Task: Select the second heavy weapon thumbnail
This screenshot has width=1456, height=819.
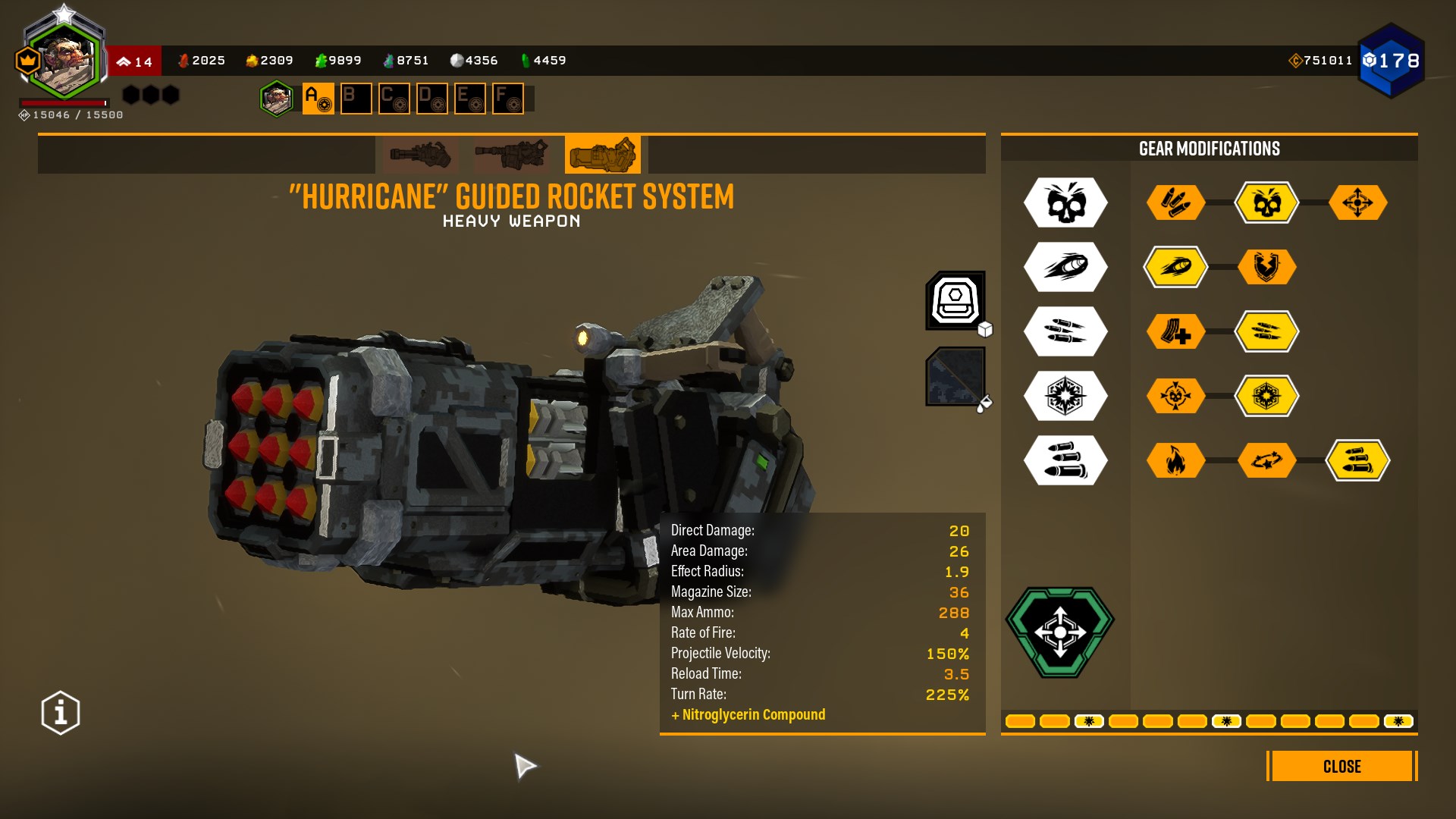Action: (511, 155)
